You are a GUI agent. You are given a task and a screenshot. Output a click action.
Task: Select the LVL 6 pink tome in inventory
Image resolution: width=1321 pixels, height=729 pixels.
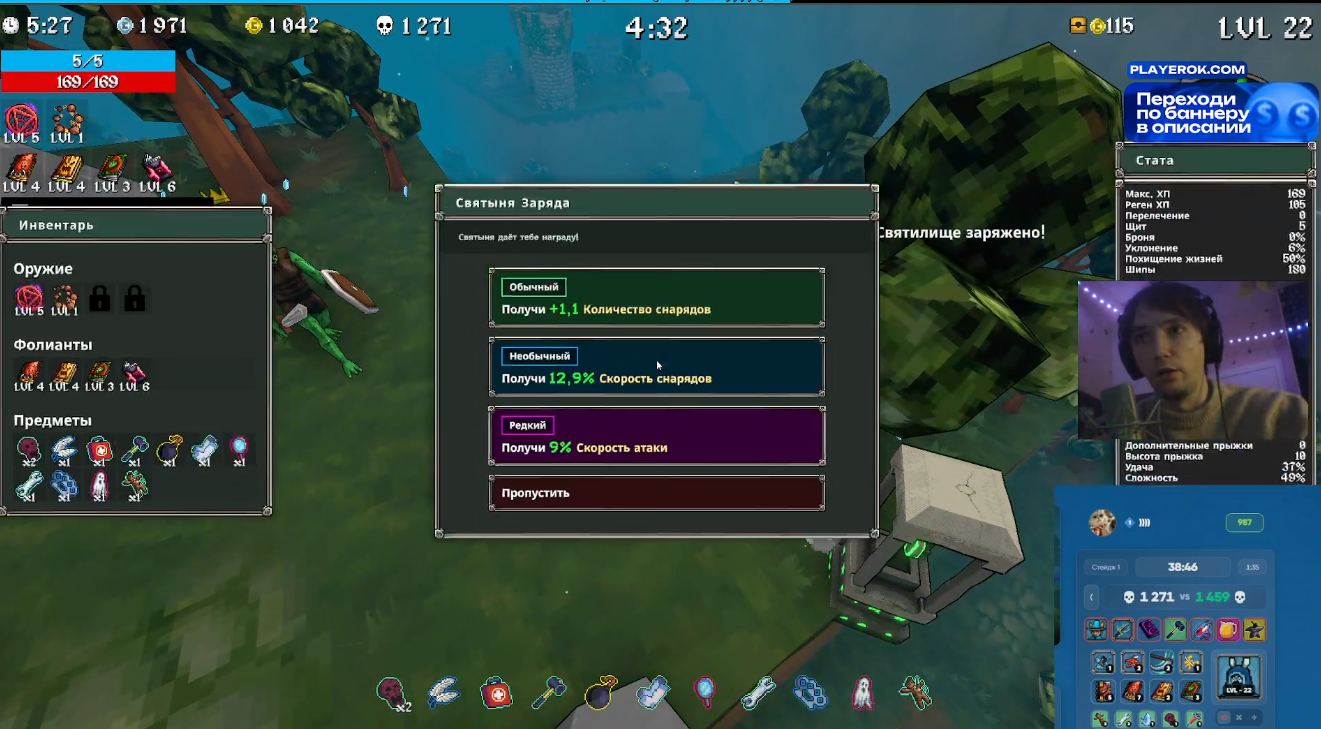pos(134,373)
